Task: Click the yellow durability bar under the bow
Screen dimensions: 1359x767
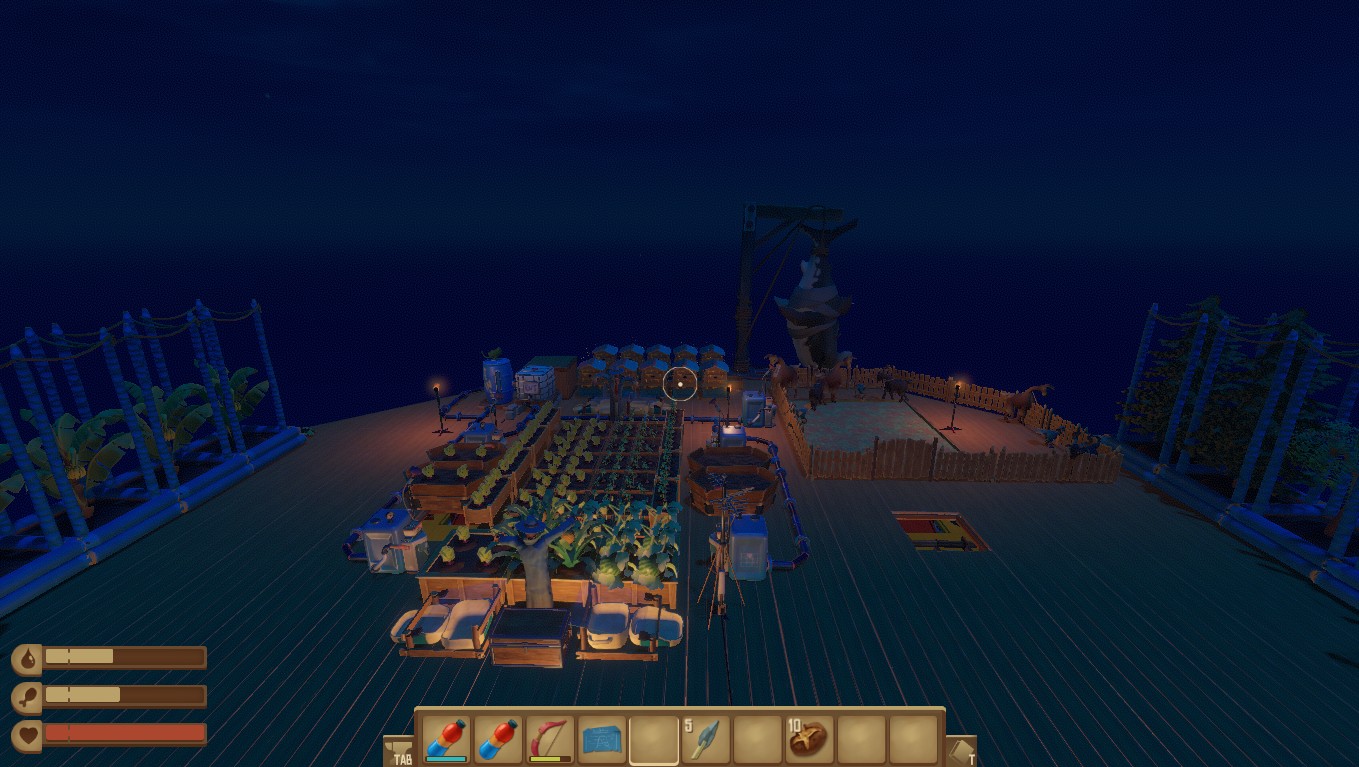Action: pyautogui.click(x=549, y=757)
